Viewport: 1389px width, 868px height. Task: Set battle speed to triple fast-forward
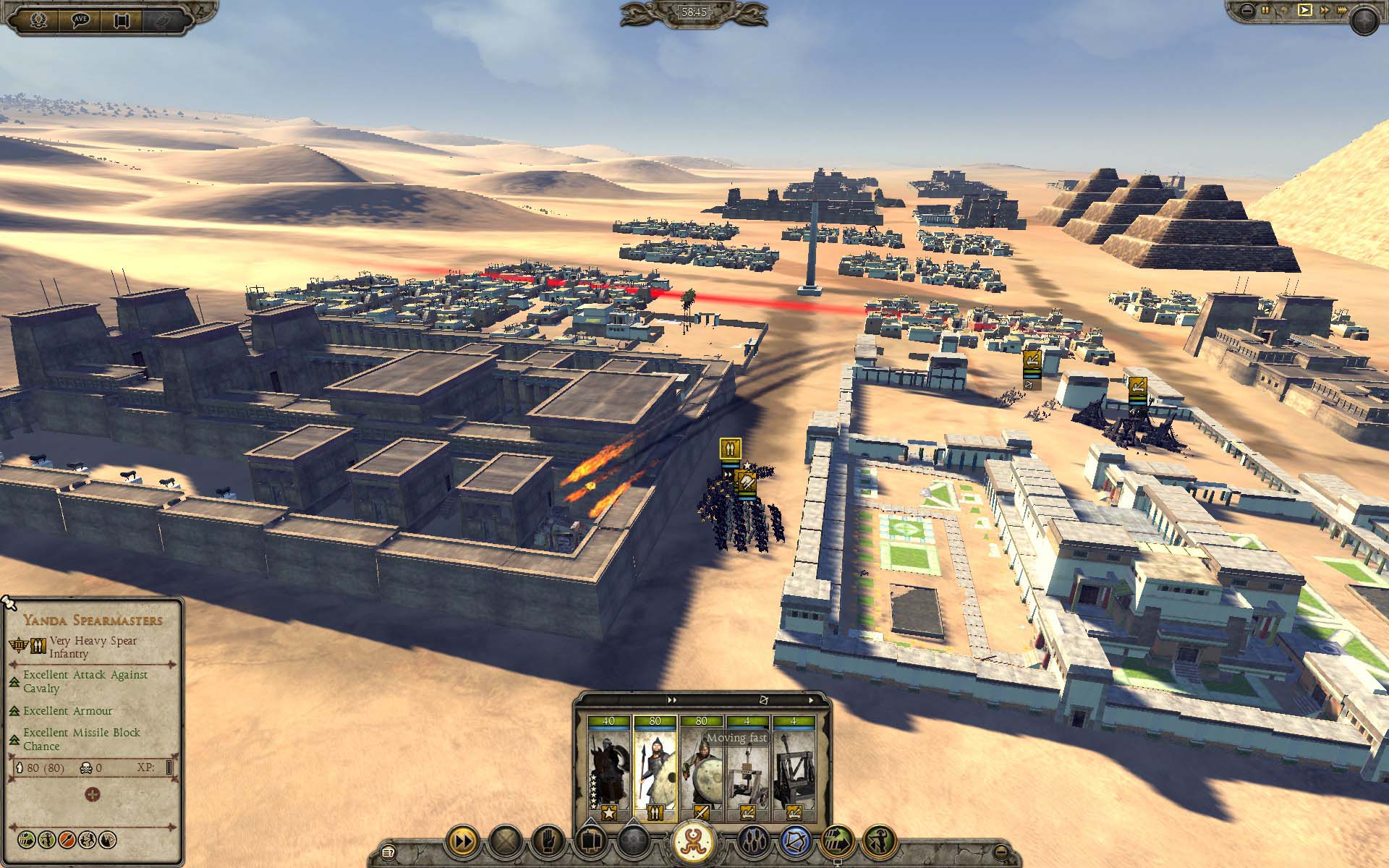point(1343,10)
